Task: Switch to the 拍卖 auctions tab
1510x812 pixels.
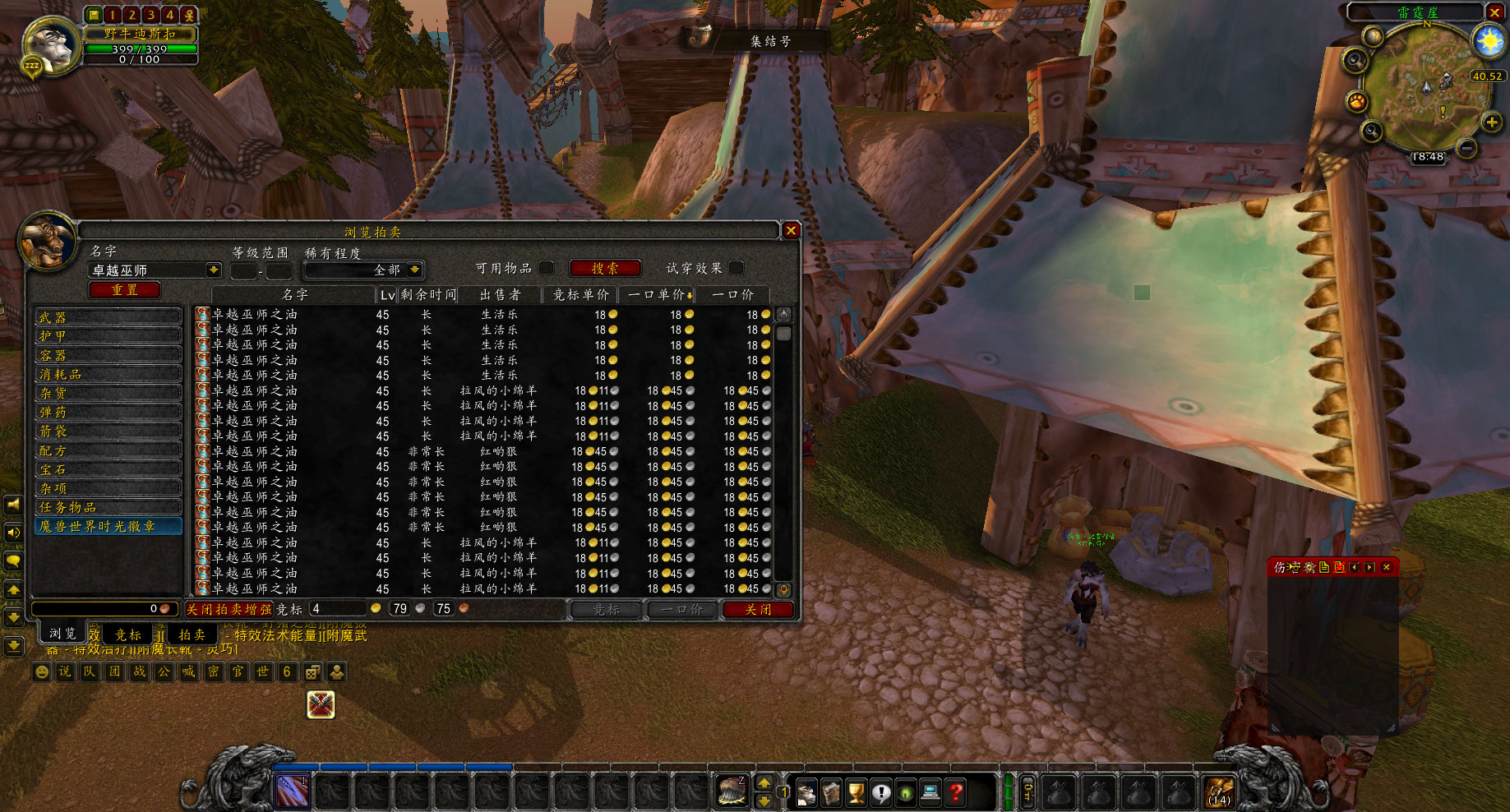Action: [192, 634]
